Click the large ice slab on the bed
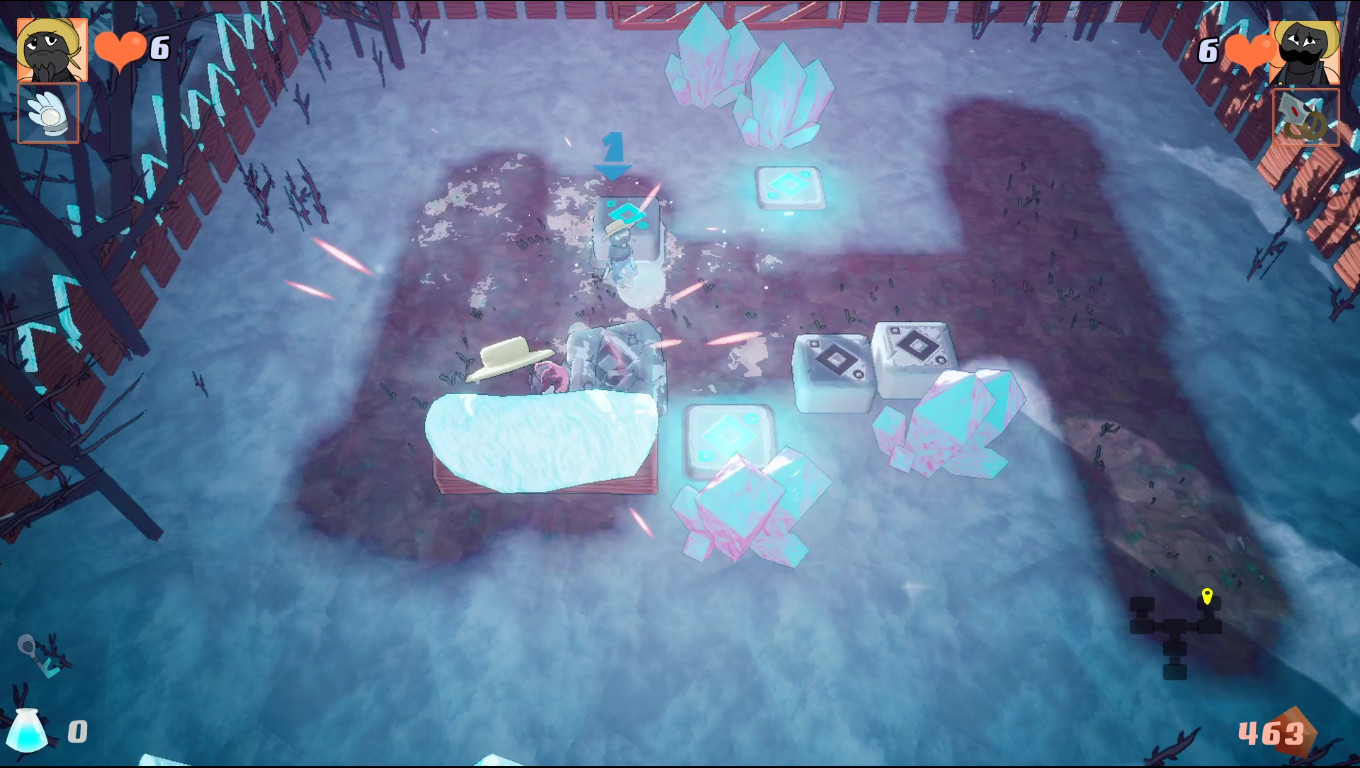This screenshot has height=768, width=1360. 540,440
